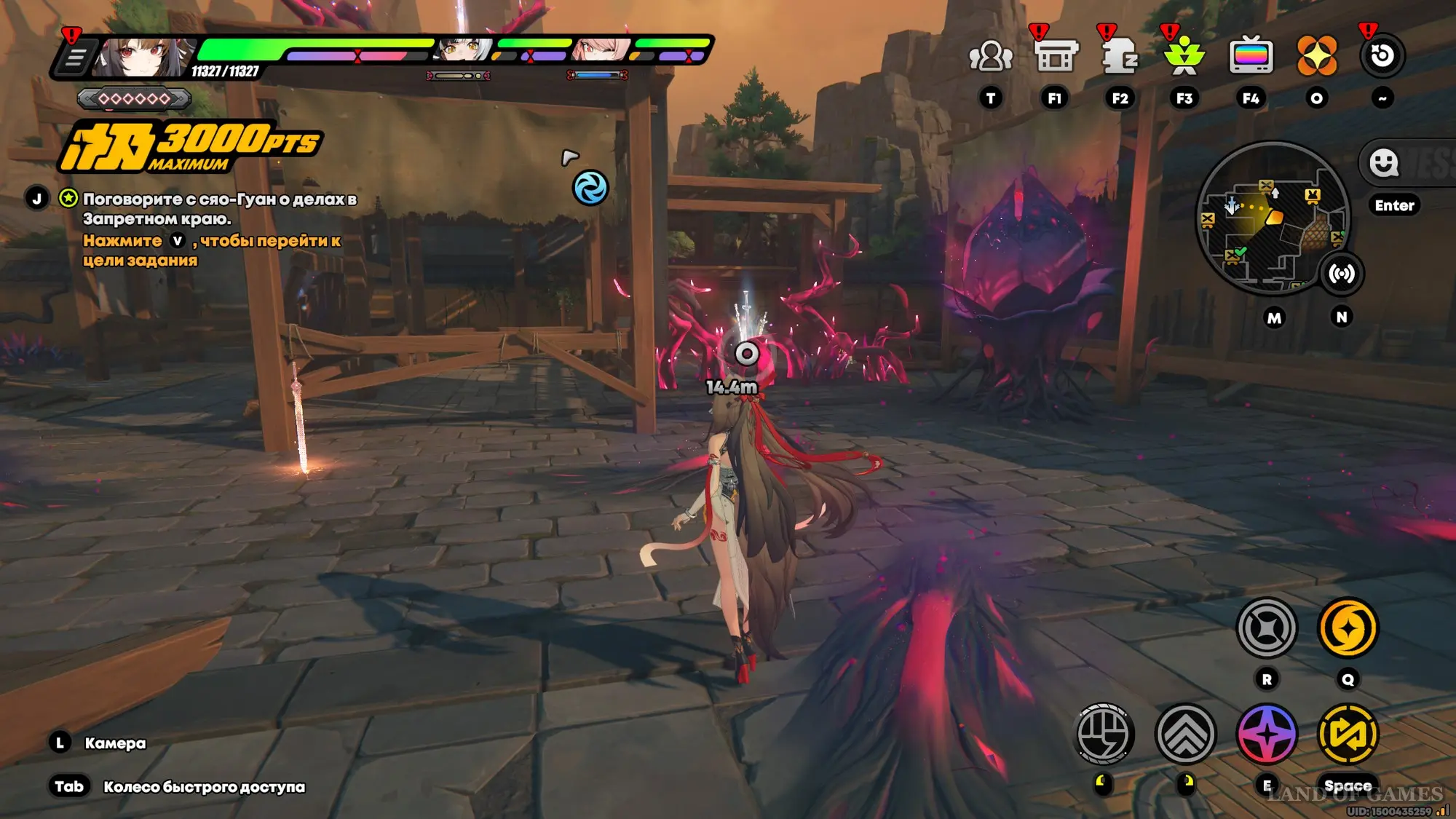Image resolution: width=1456 pixels, height=819 pixels.
Task: Click the circular arrow icon top right
Action: point(1382,56)
